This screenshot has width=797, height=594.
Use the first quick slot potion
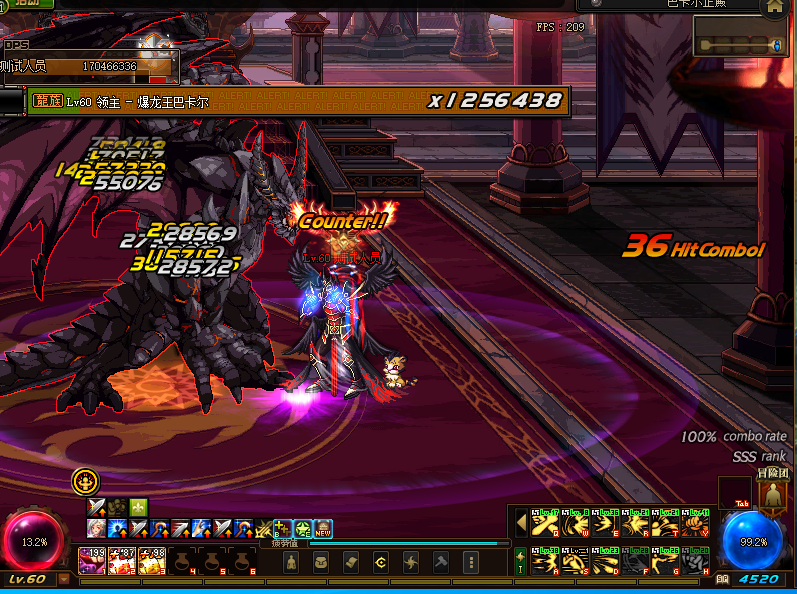tap(93, 561)
